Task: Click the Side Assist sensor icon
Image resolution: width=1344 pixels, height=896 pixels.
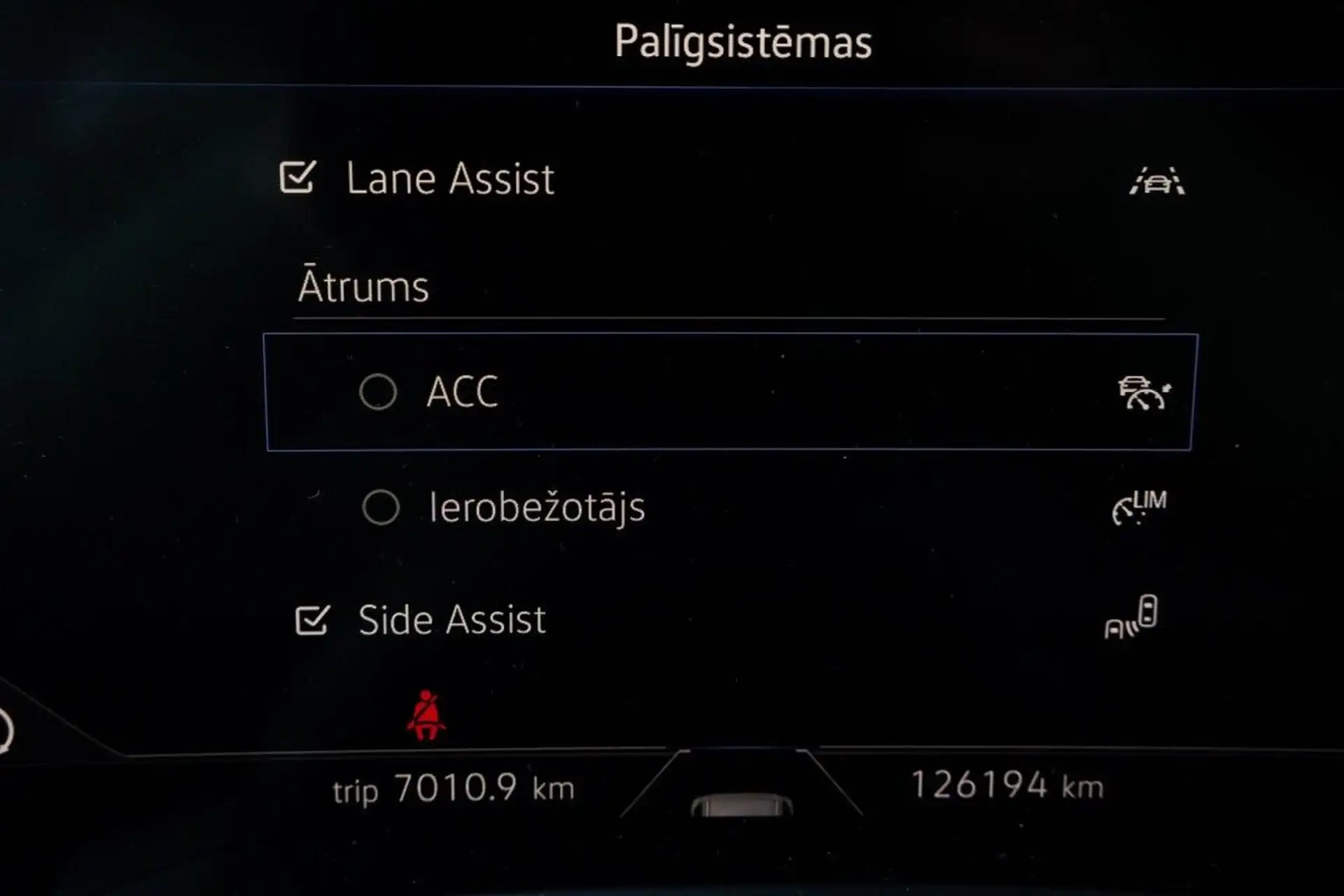Action: pos(1131,617)
